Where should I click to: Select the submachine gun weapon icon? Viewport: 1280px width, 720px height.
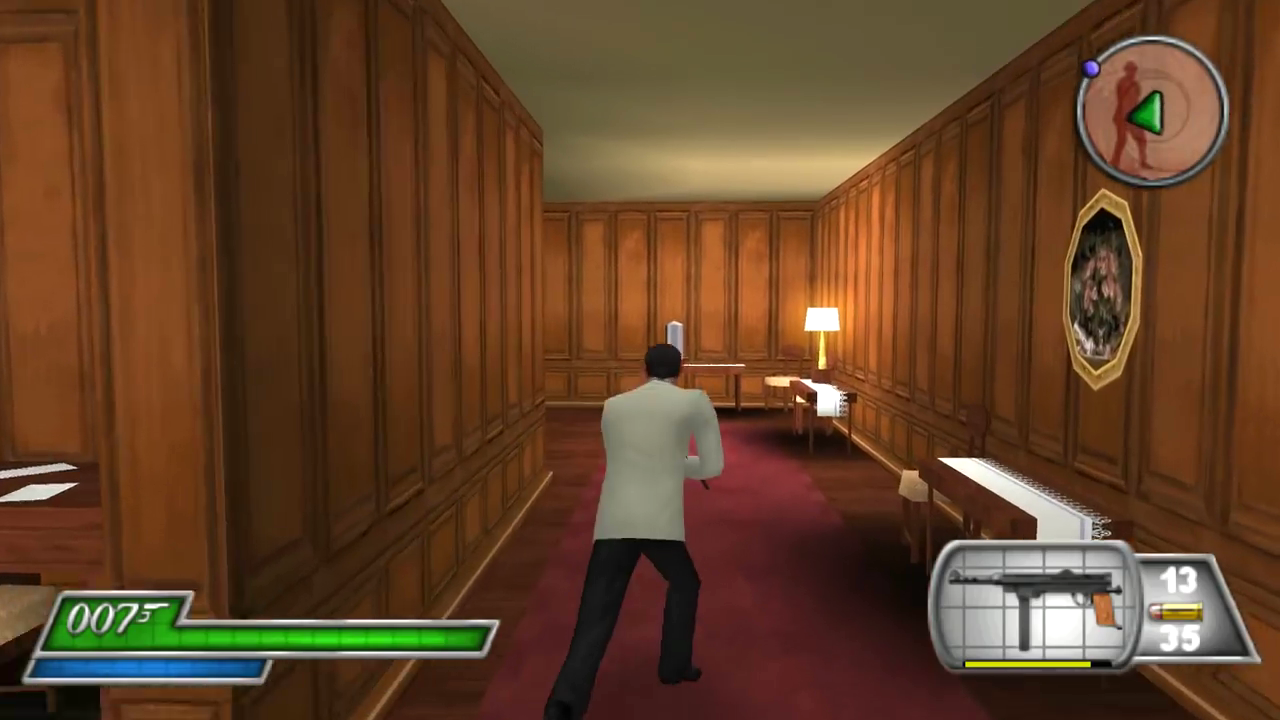[x=1036, y=603]
